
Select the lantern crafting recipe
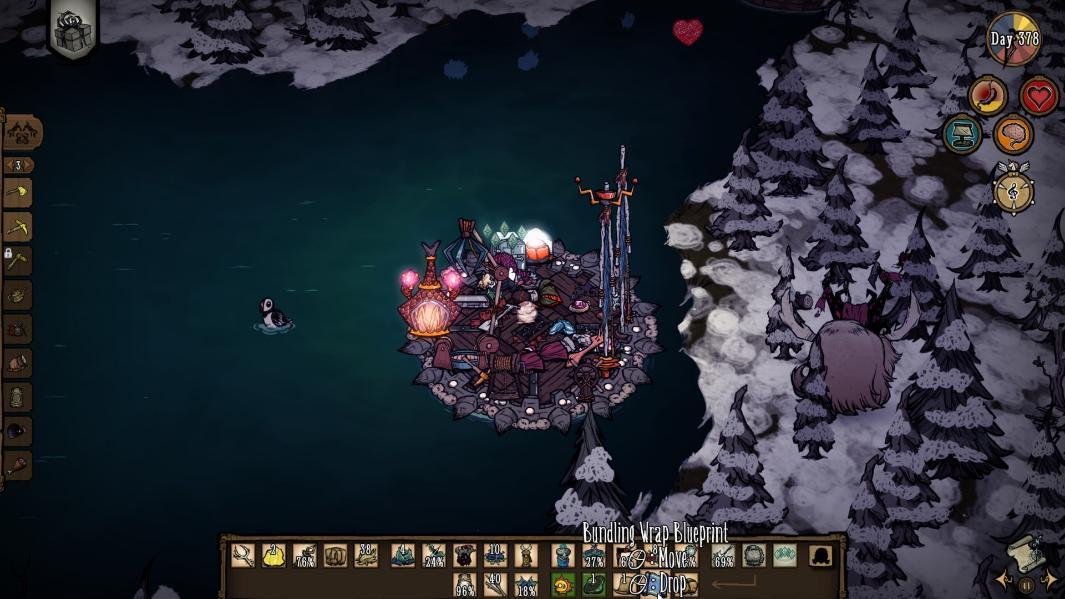(x=18, y=397)
